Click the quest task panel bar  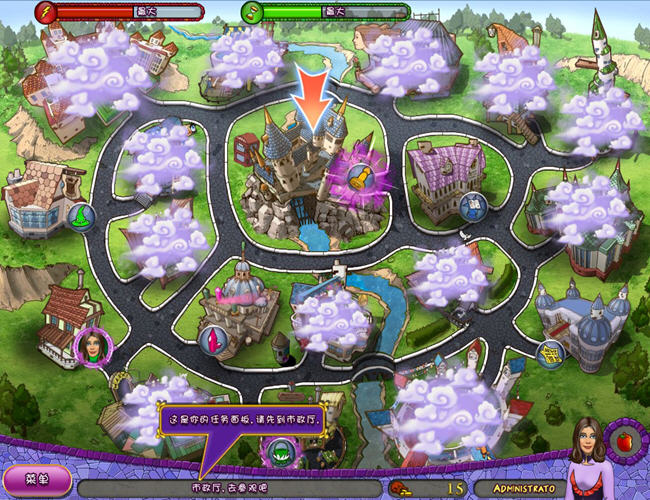230,487
